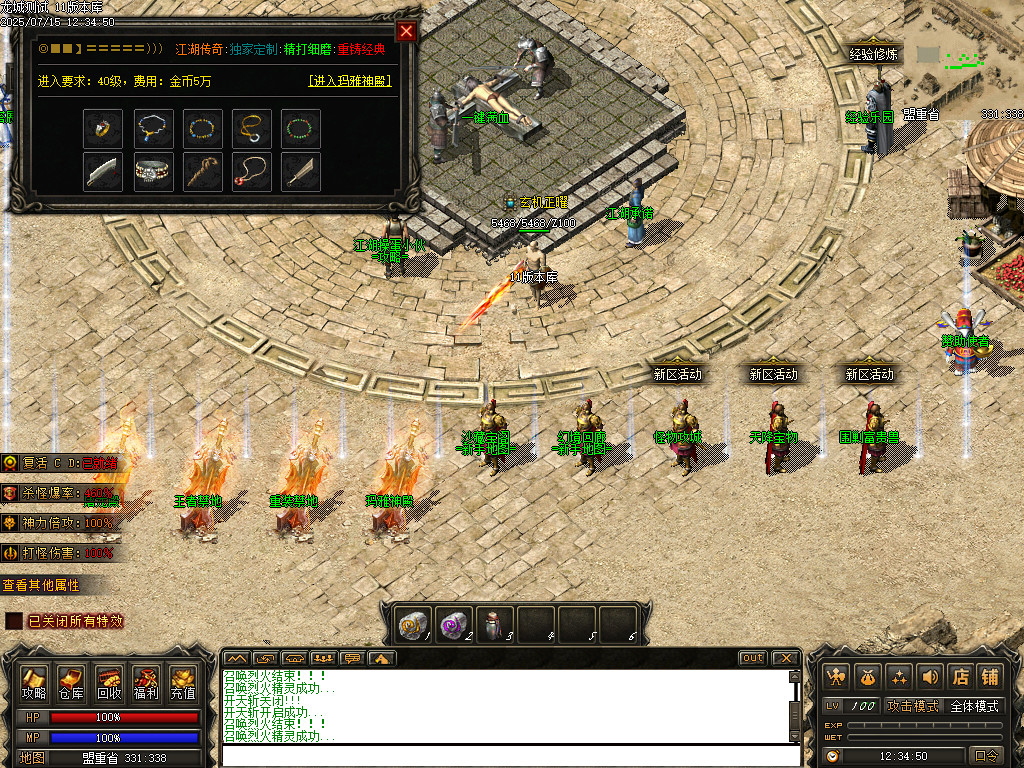Open 查看其他属性 view other attributes
Screen dimensions: 1024x768
pyautogui.click(x=42, y=585)
